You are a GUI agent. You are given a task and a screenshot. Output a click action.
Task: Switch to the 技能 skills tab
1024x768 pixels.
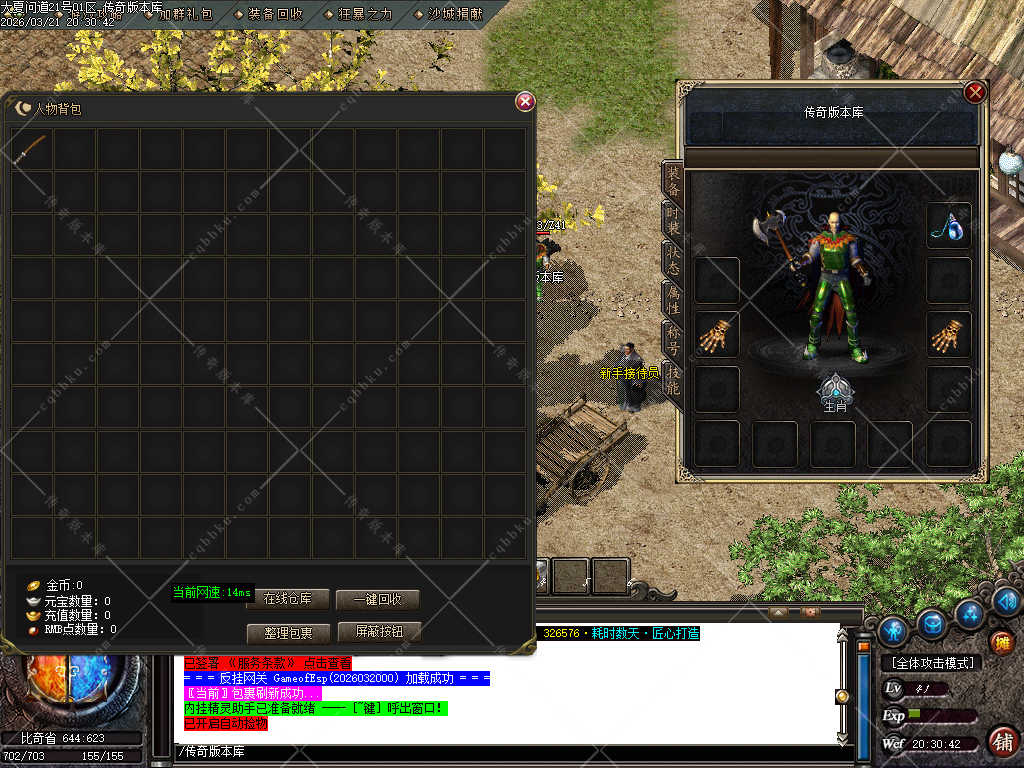(672, 377)
